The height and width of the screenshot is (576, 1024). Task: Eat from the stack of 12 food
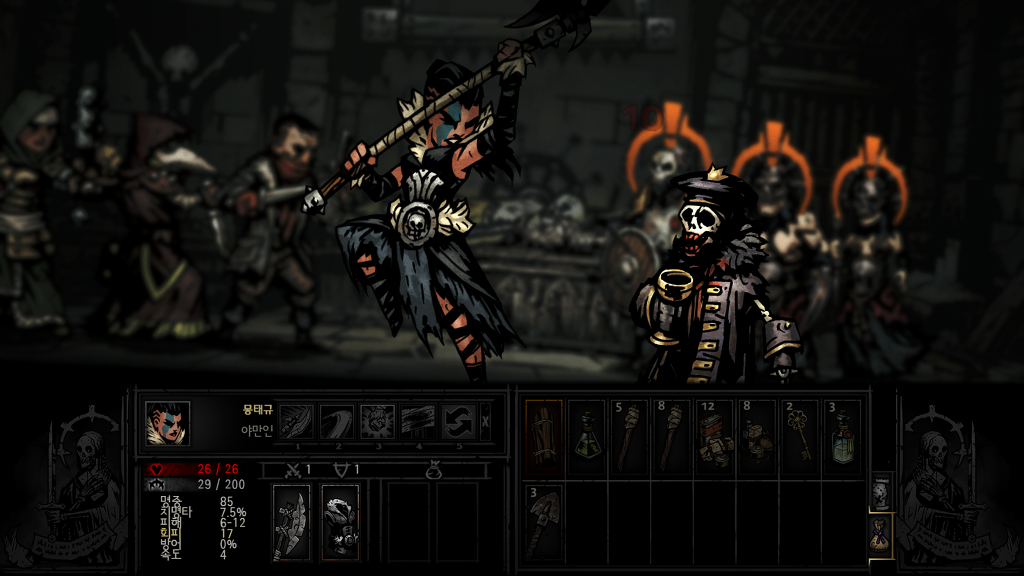(714, 437)
